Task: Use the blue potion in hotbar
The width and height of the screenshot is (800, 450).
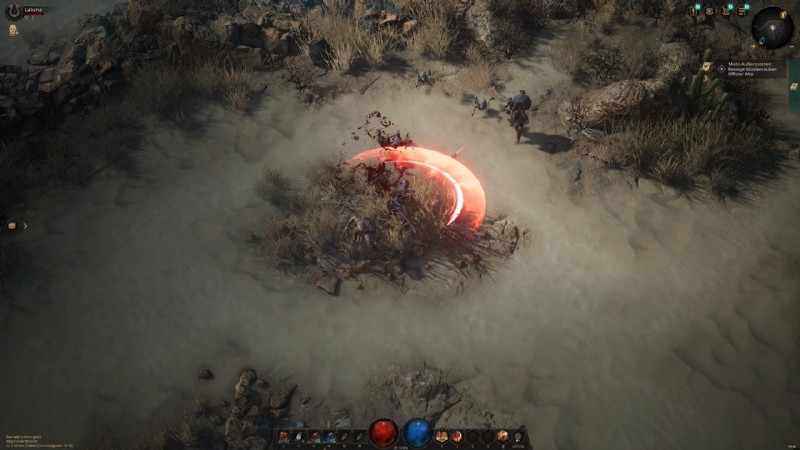Action: [x=417, y=433]
